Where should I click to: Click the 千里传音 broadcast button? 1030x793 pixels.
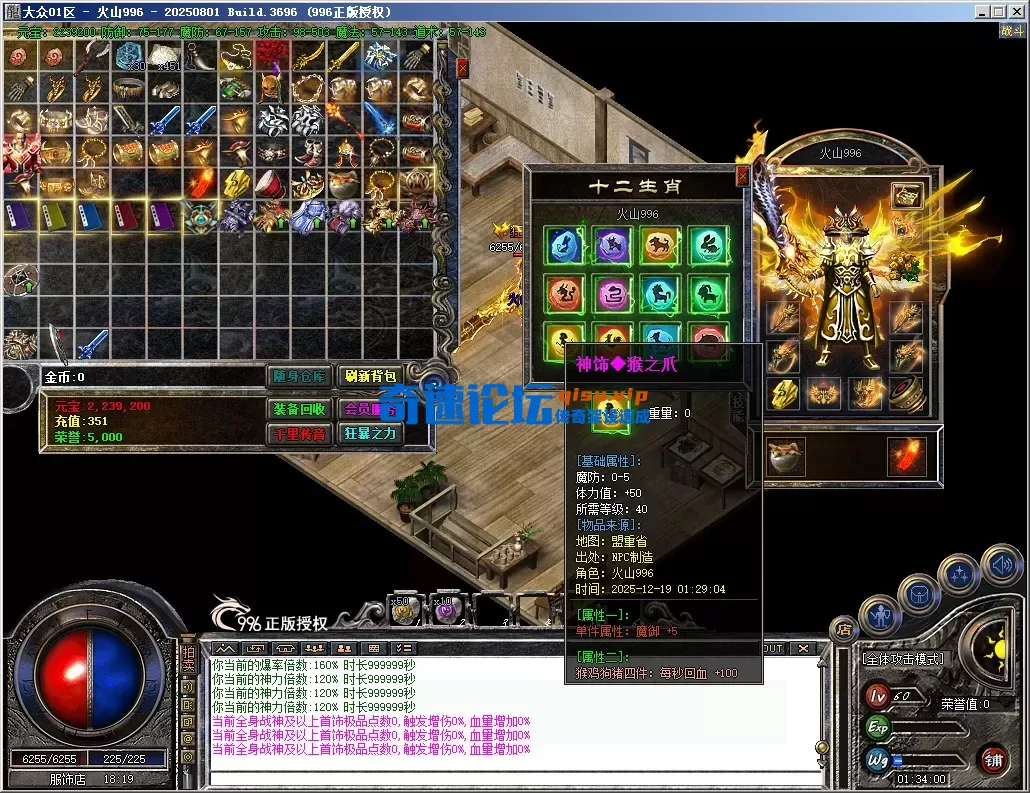[x=299, y=433]
